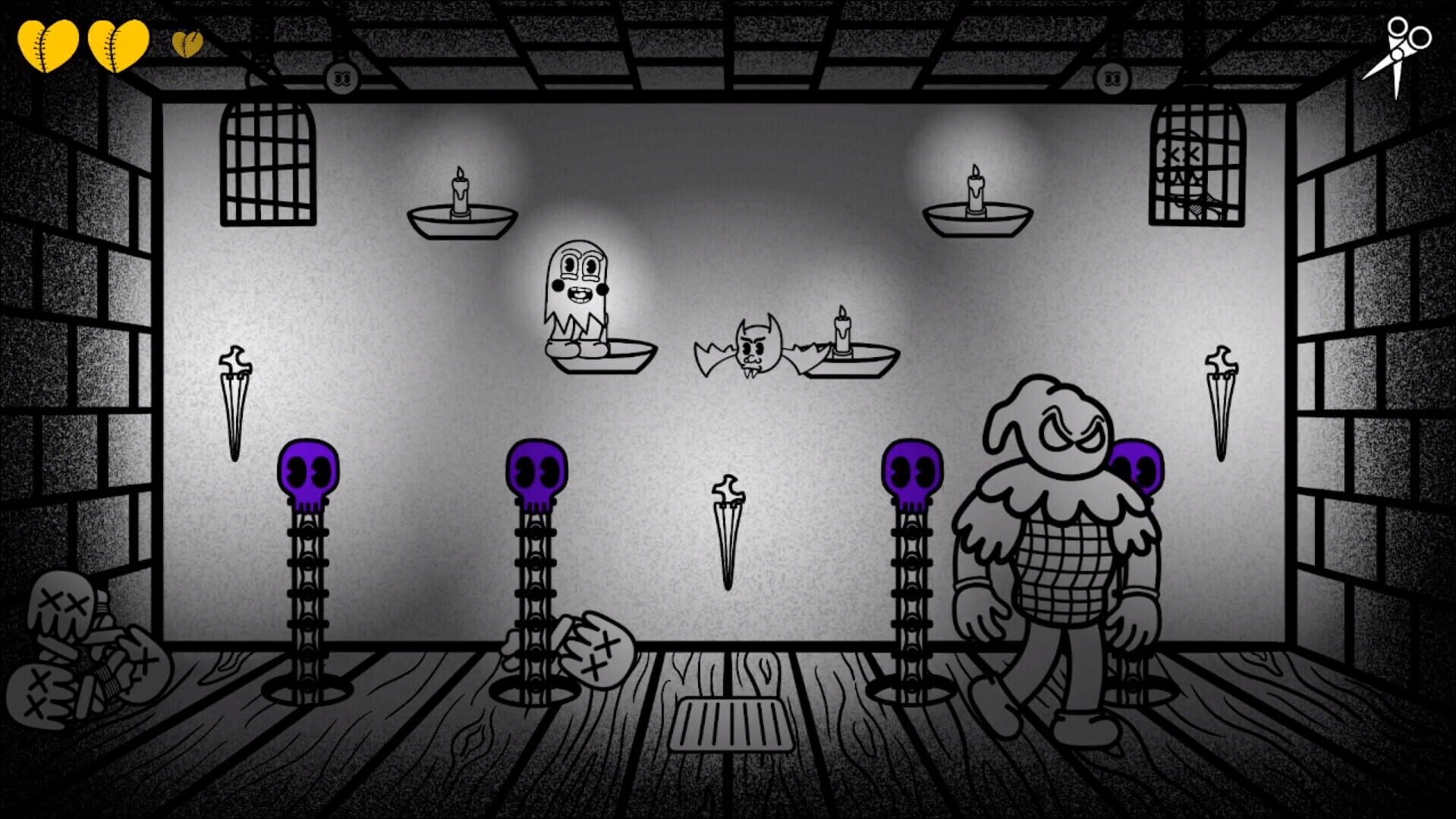Click the scarecrow-like monster on the right

(x=1062, y=546)
